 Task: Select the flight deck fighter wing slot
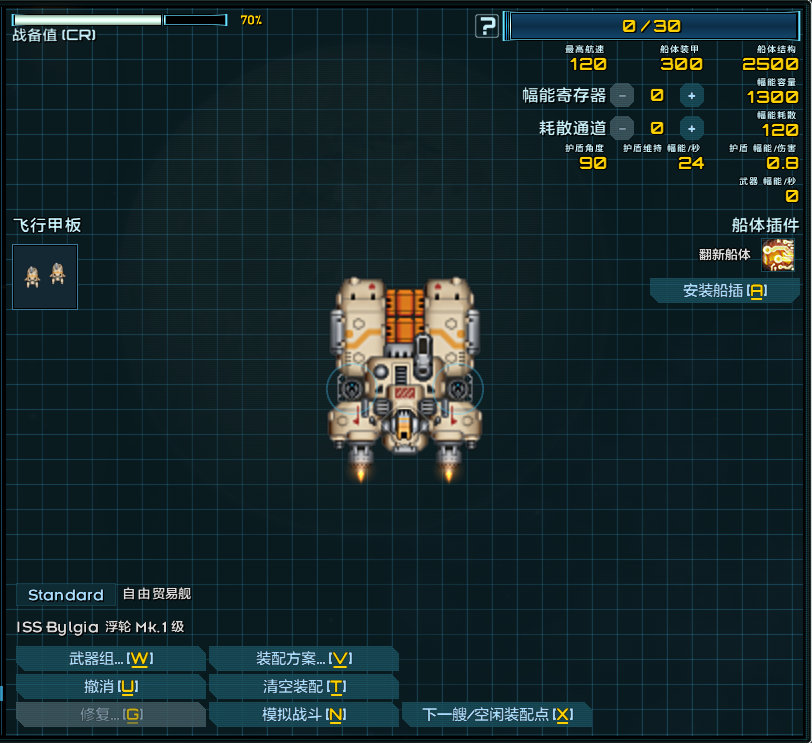(x=45, y=277)
